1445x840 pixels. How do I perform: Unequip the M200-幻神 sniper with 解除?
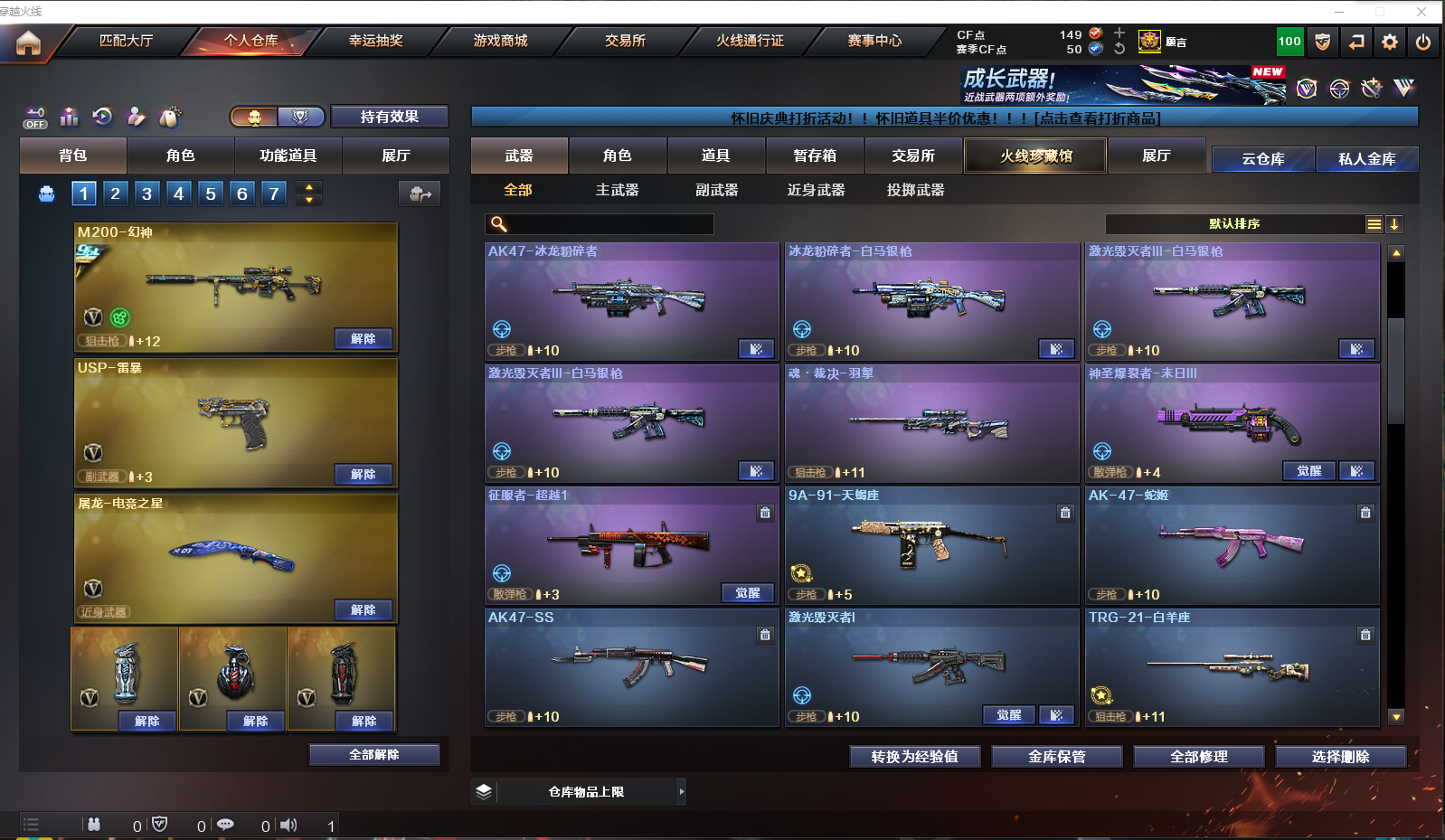click(363, 339)
